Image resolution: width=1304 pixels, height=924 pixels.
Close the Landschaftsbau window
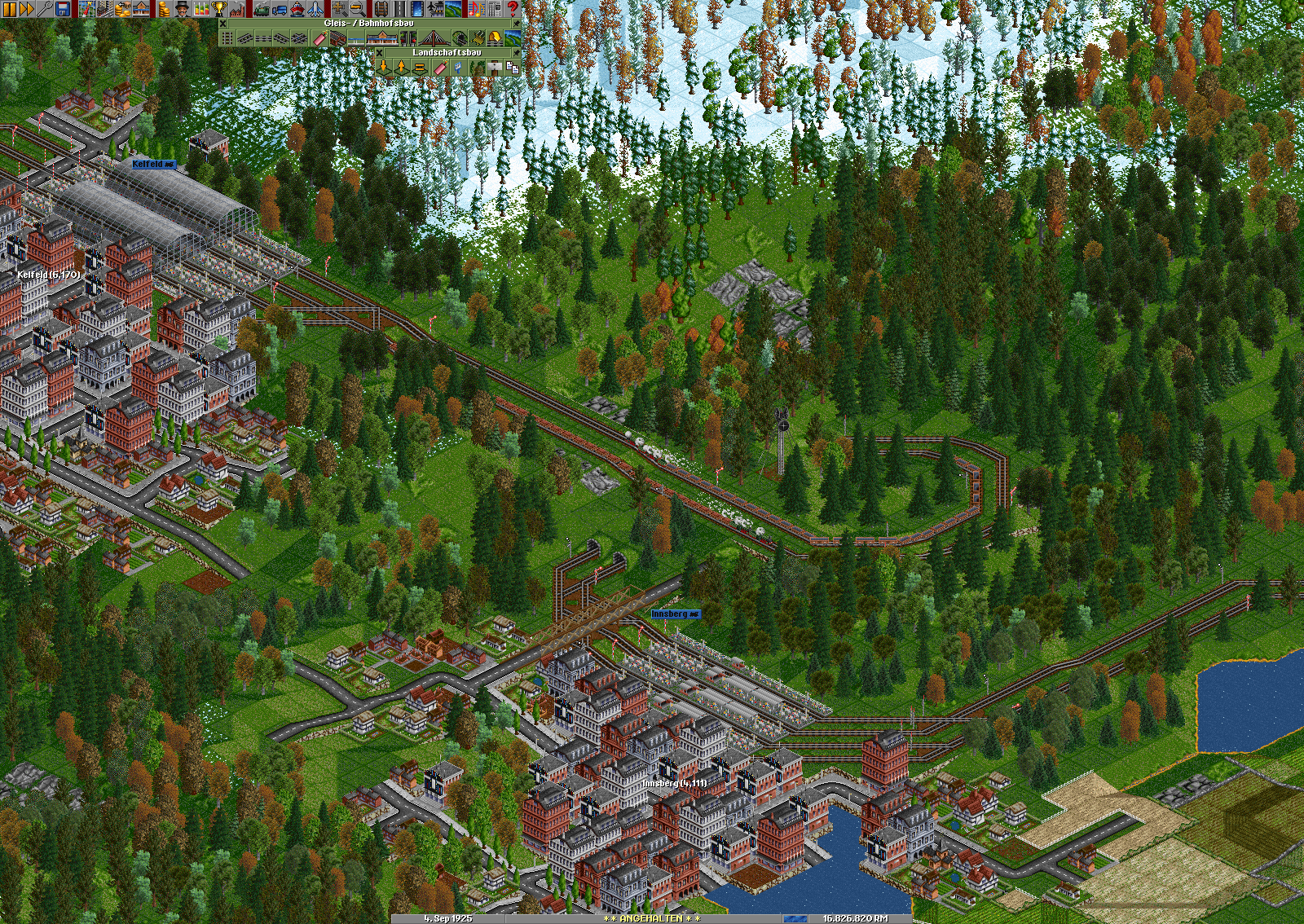[379, 53]
